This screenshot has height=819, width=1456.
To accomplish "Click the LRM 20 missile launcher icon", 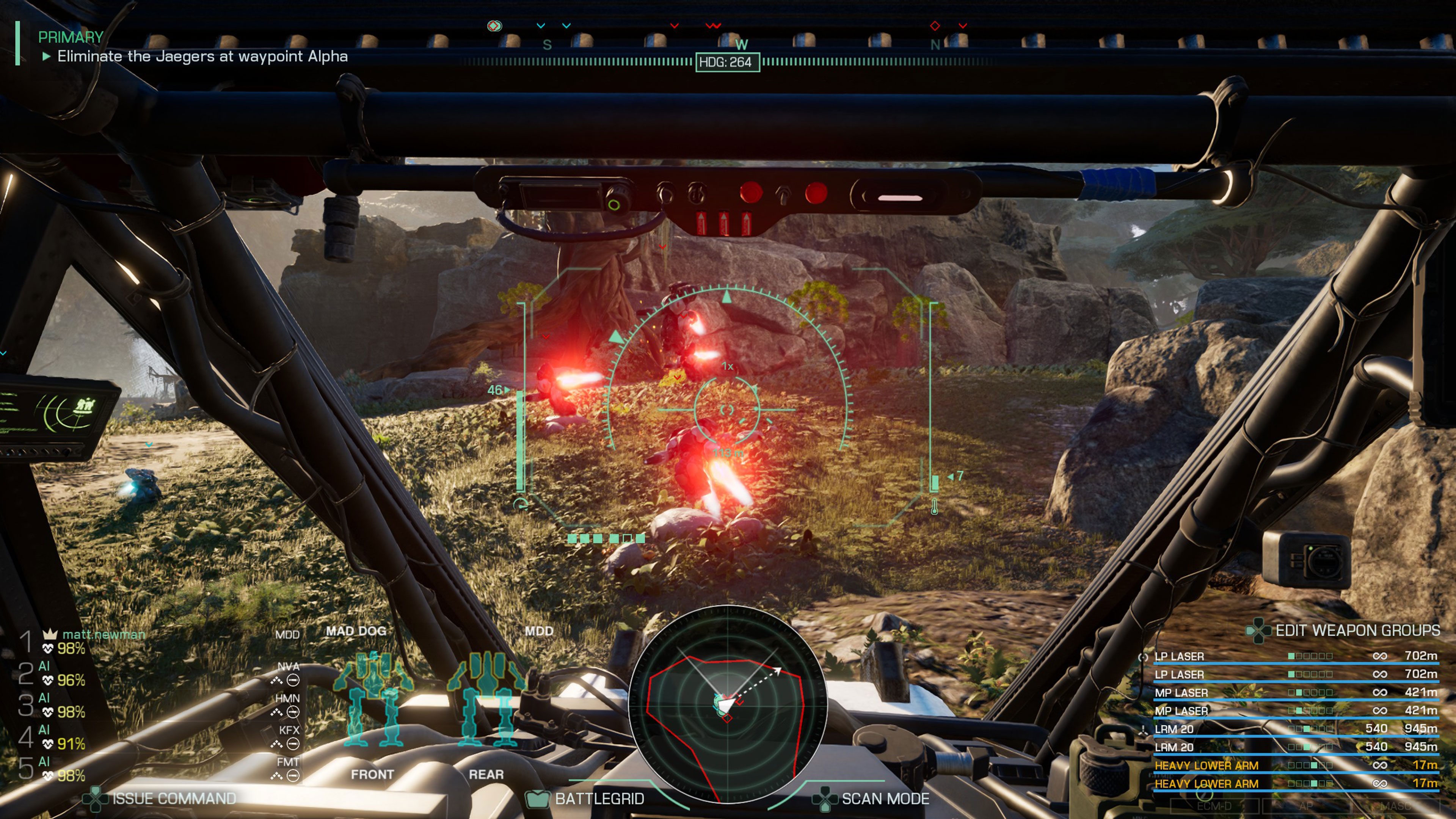I will click(1144, 730).
